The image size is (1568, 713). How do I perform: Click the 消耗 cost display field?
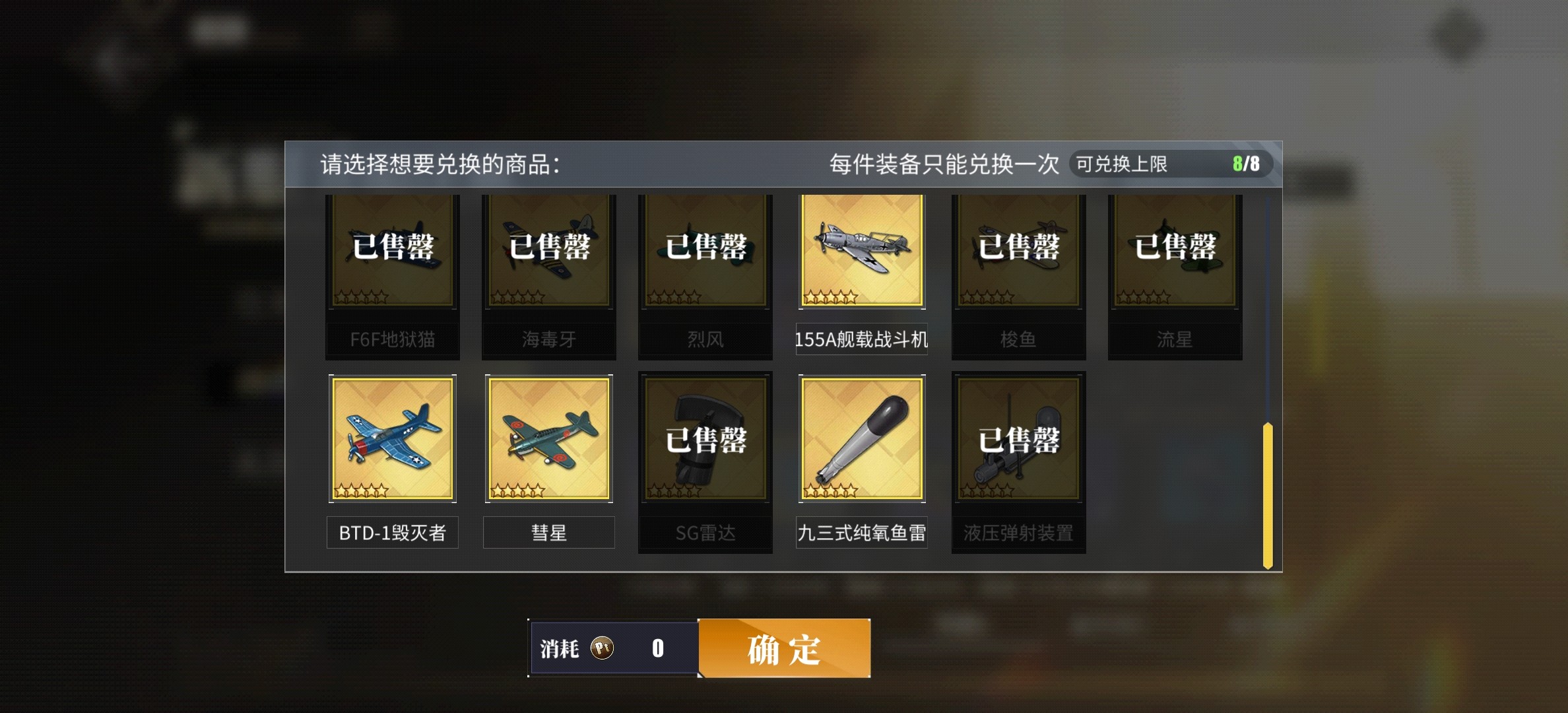click(614, 648)
